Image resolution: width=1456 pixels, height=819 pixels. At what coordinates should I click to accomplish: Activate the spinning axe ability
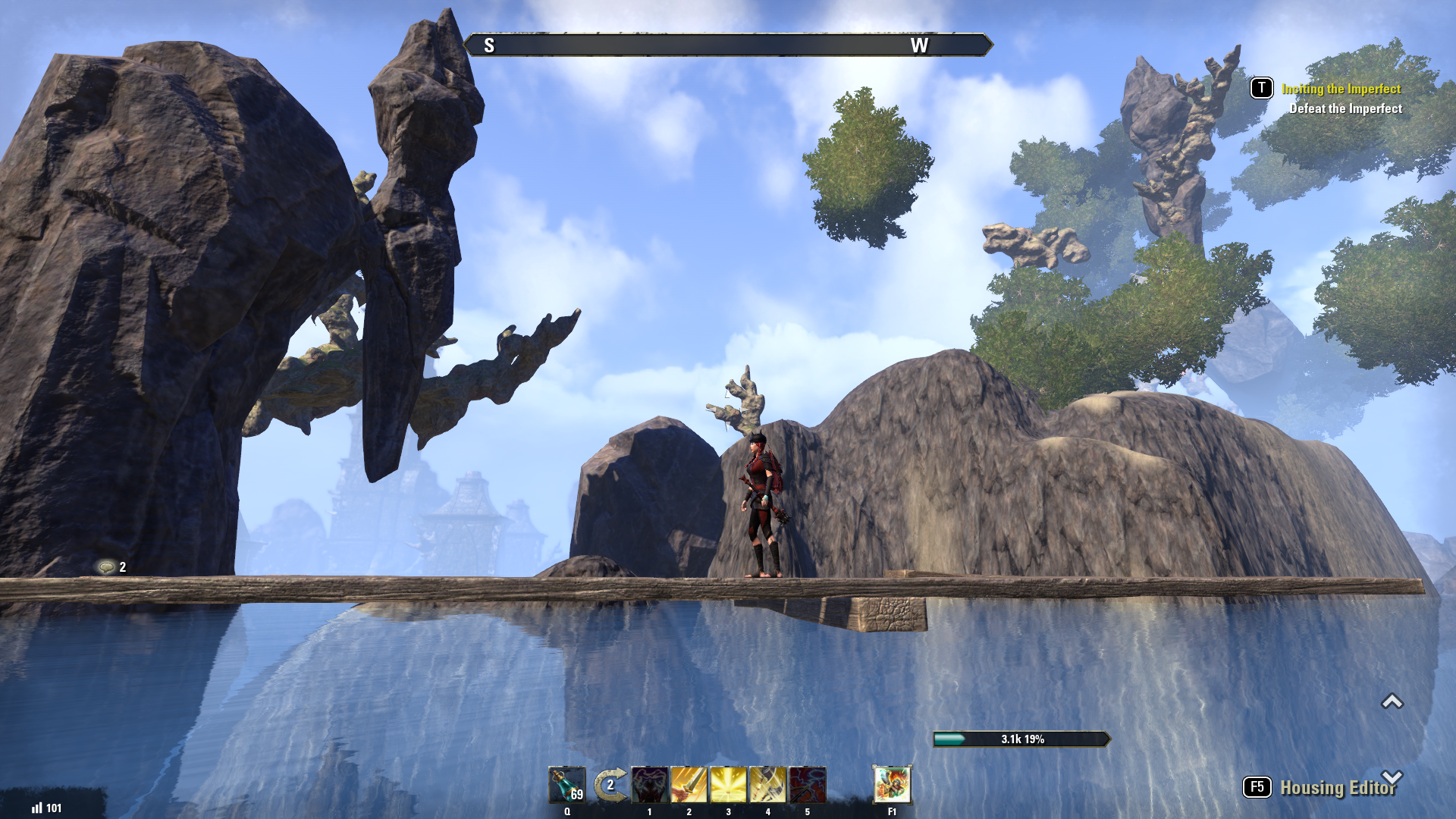(x=767, y=785)
